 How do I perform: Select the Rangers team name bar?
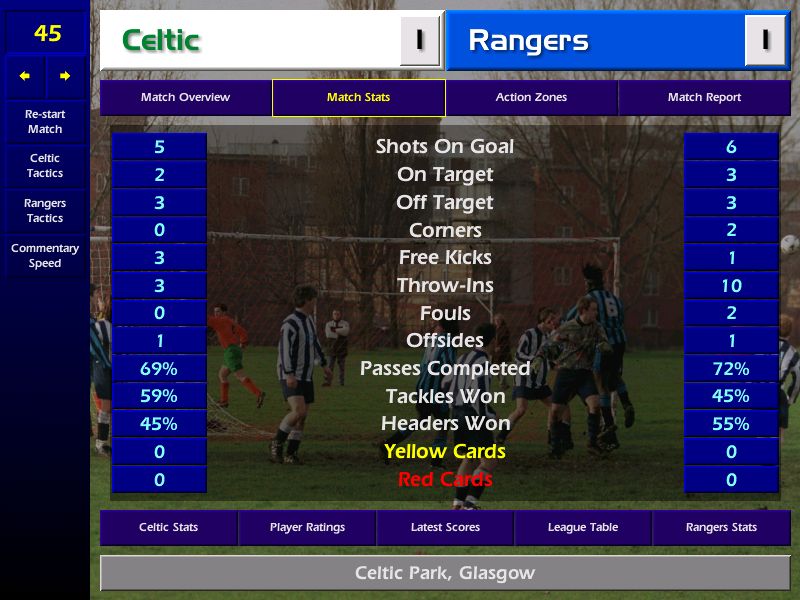[596, 41]
